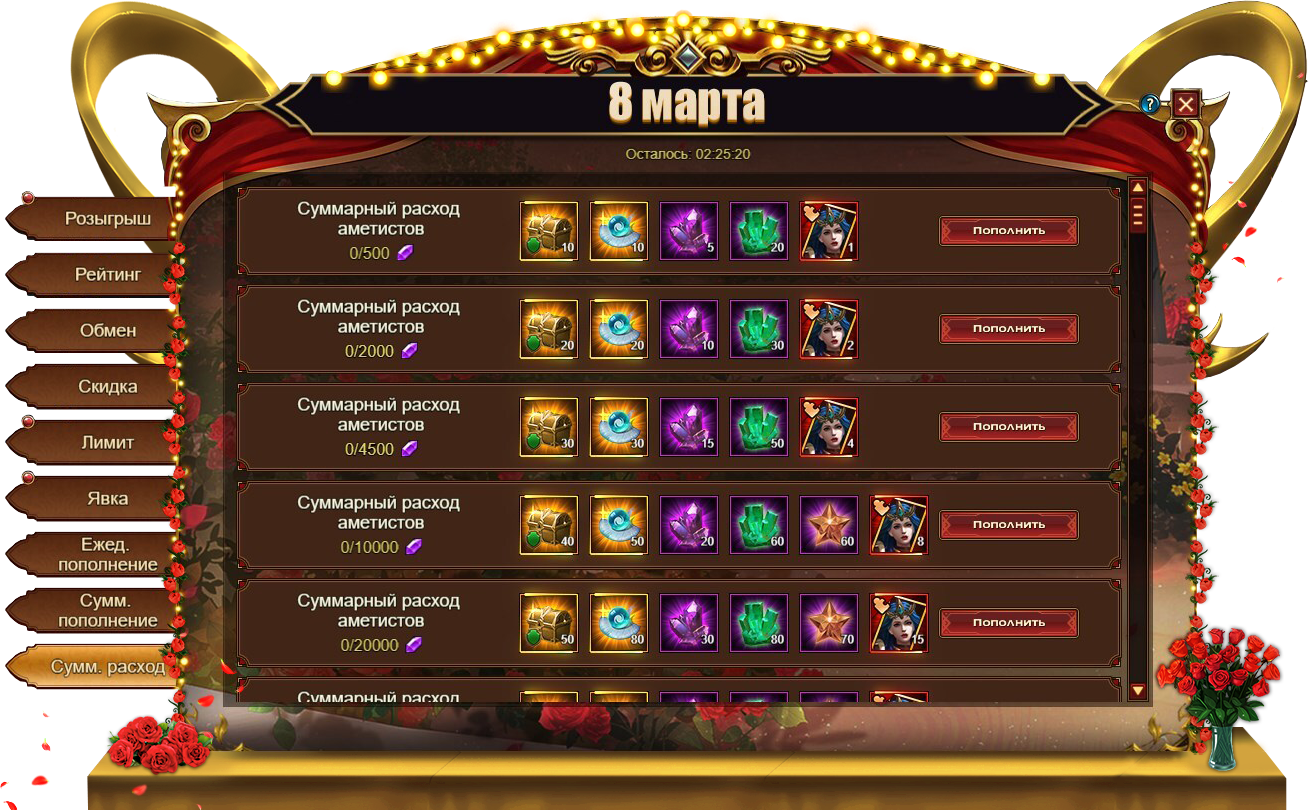Close the 8 марта event window

(1185, 103)
